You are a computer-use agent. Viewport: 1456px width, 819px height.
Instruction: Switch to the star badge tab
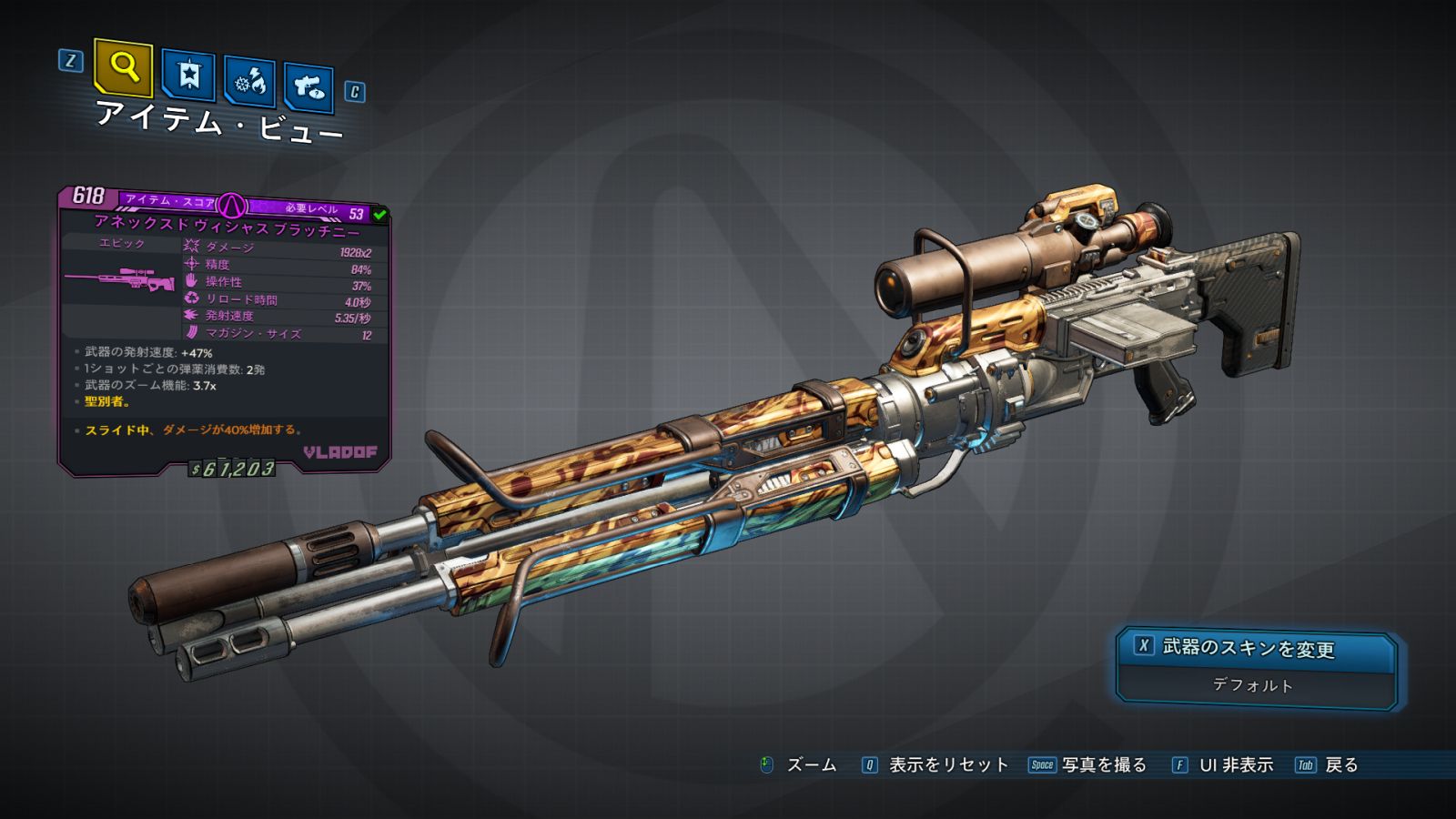[x=188, y=76]
